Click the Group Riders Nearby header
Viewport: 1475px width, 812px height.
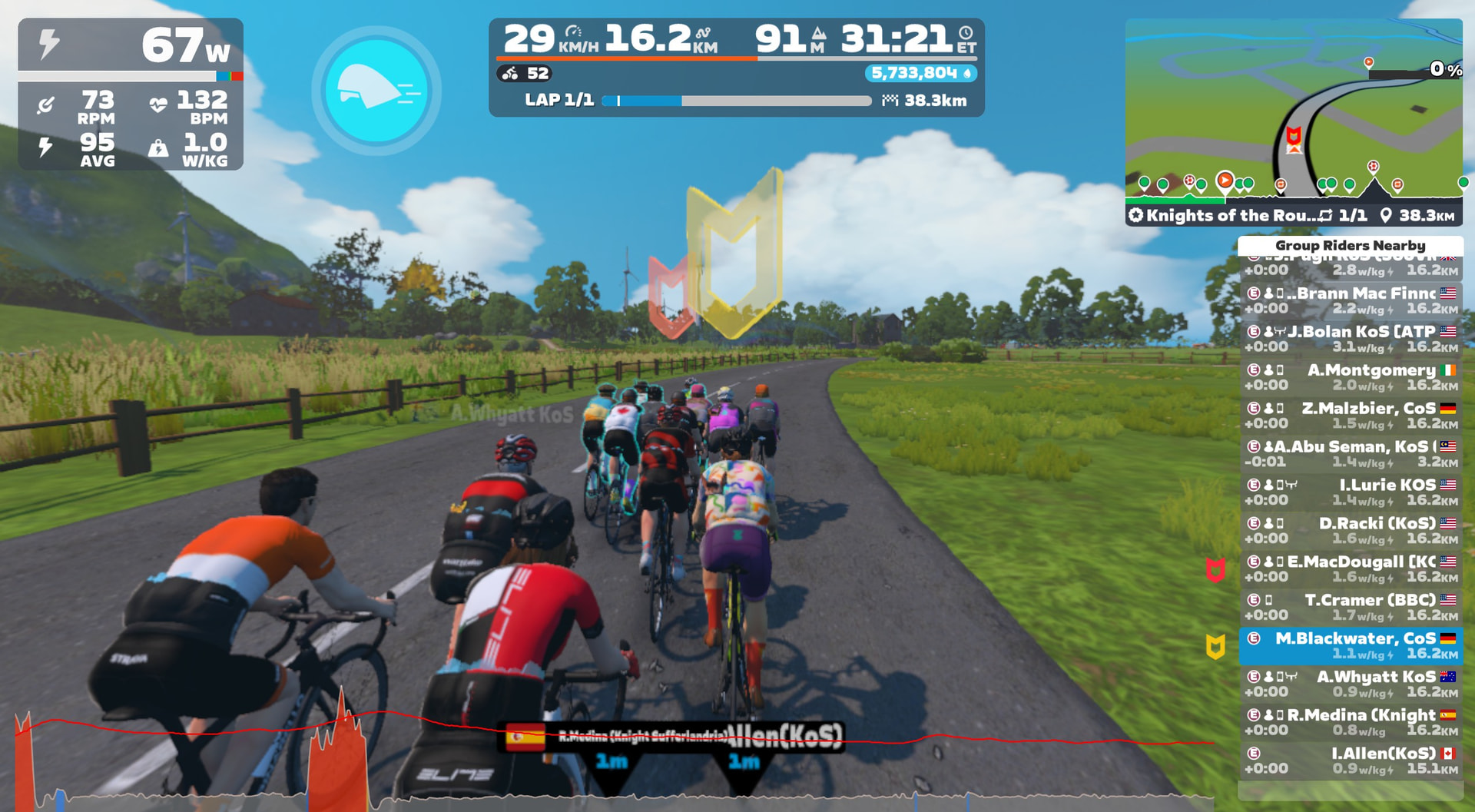(x=1350, y=246)
